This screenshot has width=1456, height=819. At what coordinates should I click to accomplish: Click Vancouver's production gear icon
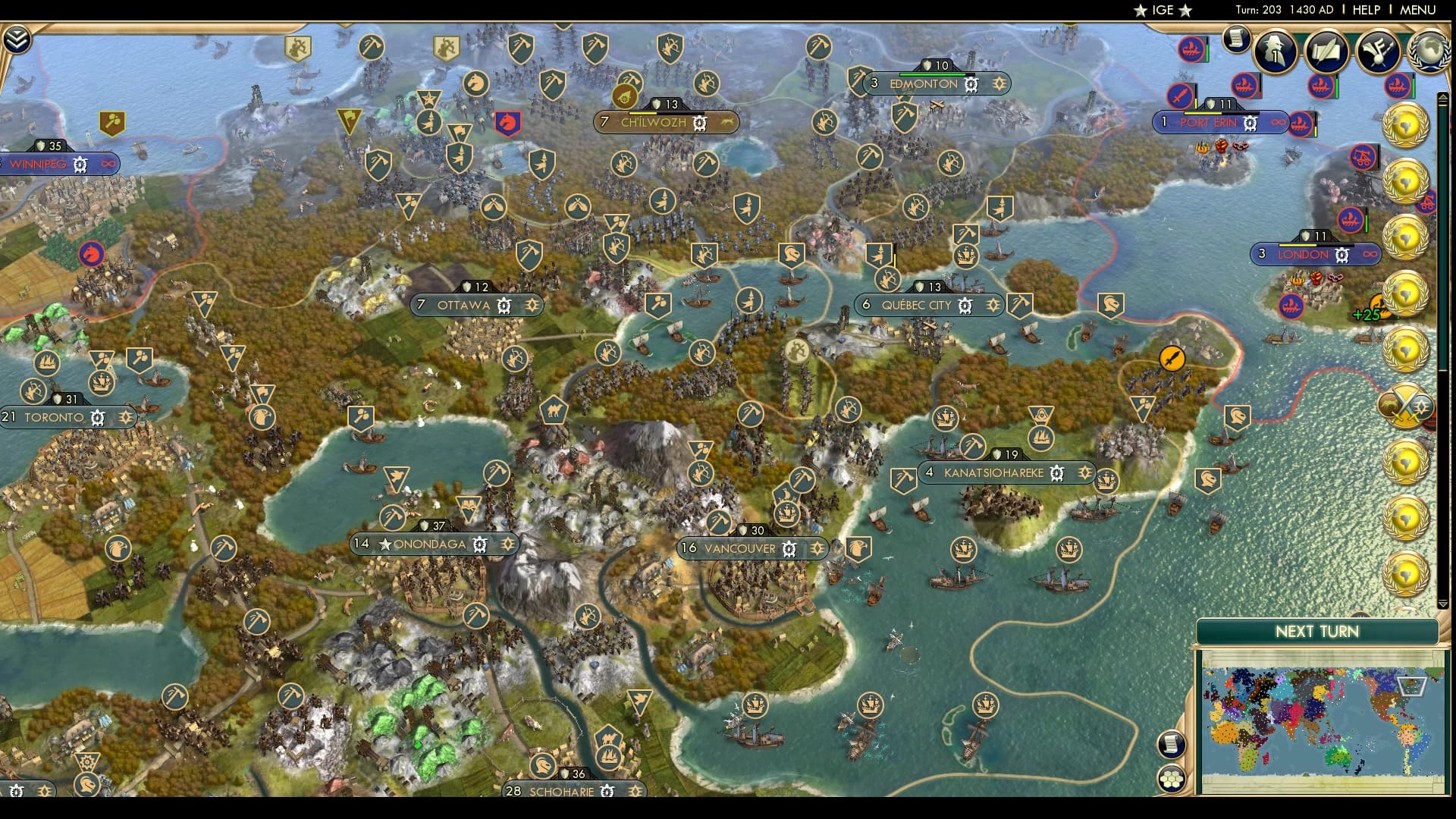coord(789,548)
